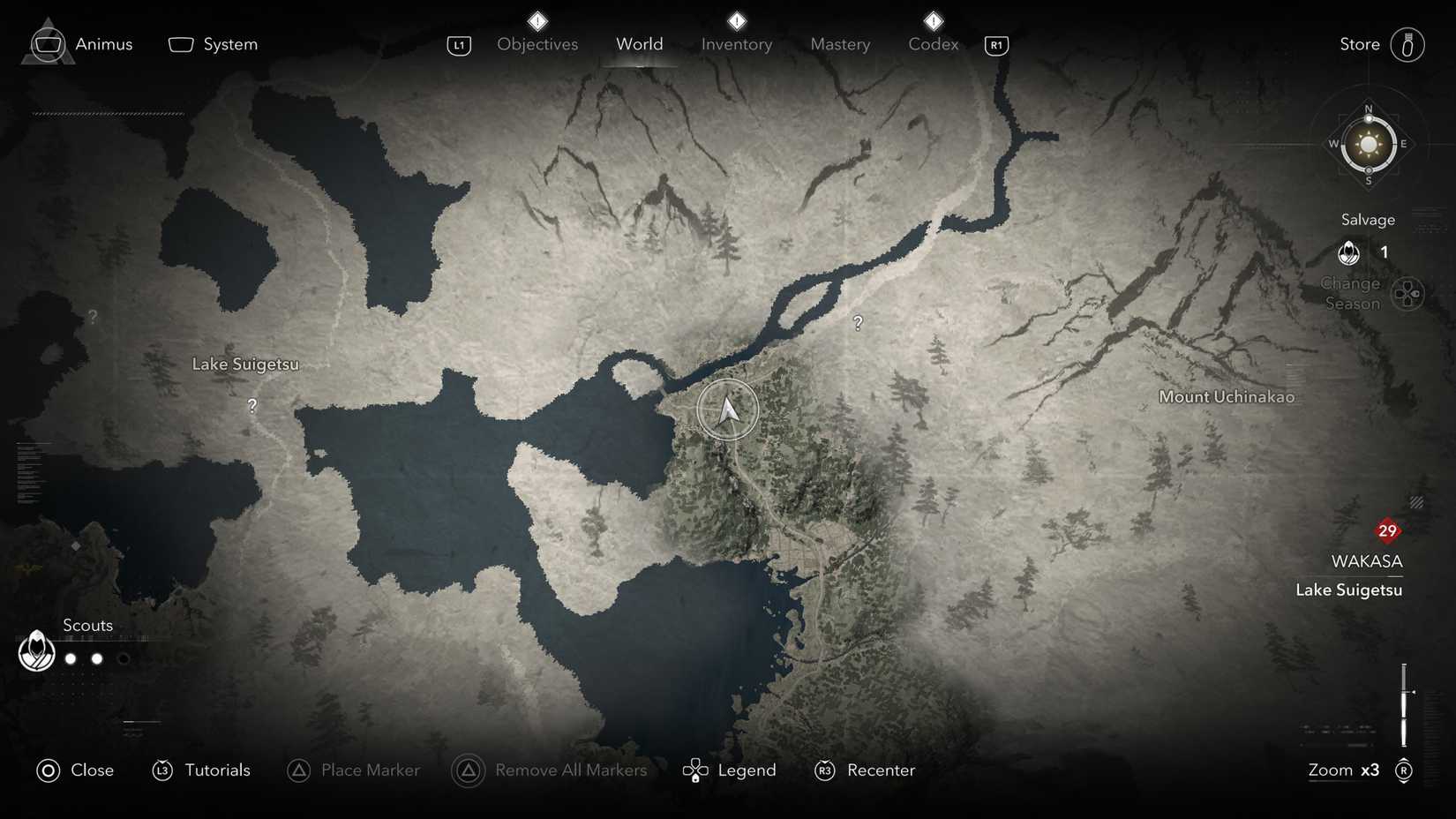Screen dimensions: 1456x819
Task: Adjust the vertical zoom slider
Action: [x=1406, y=706]
